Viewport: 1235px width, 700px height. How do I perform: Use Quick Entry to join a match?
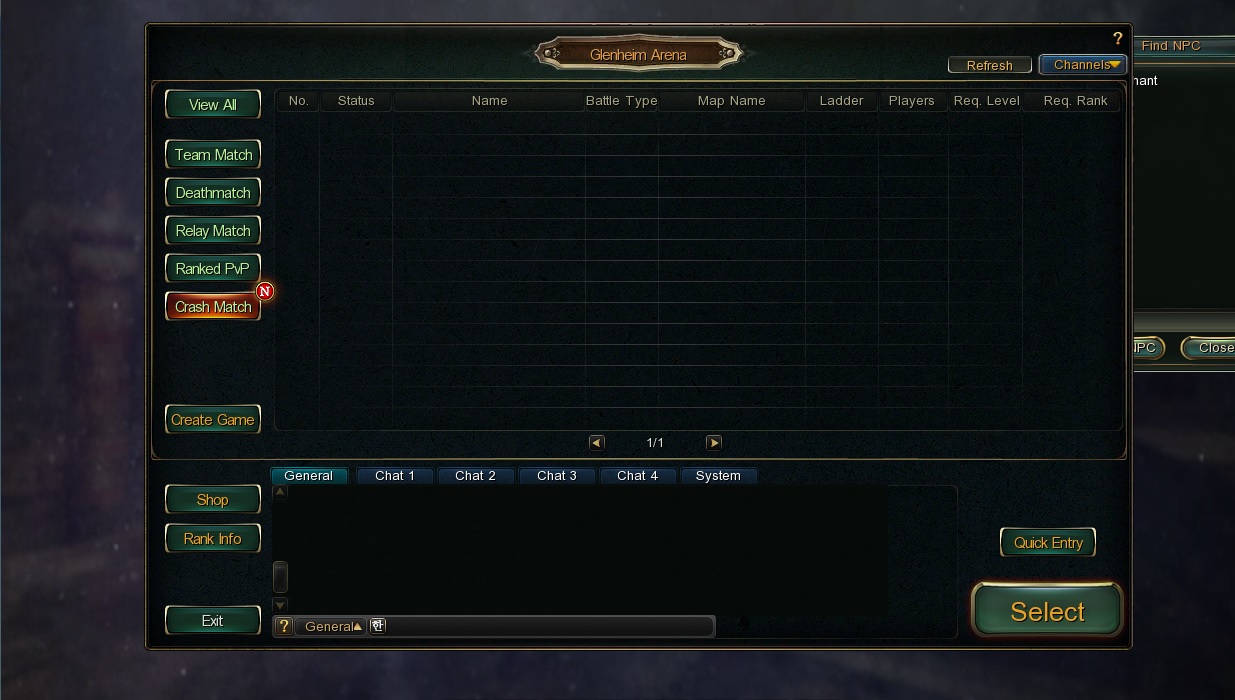[1048, 542]
